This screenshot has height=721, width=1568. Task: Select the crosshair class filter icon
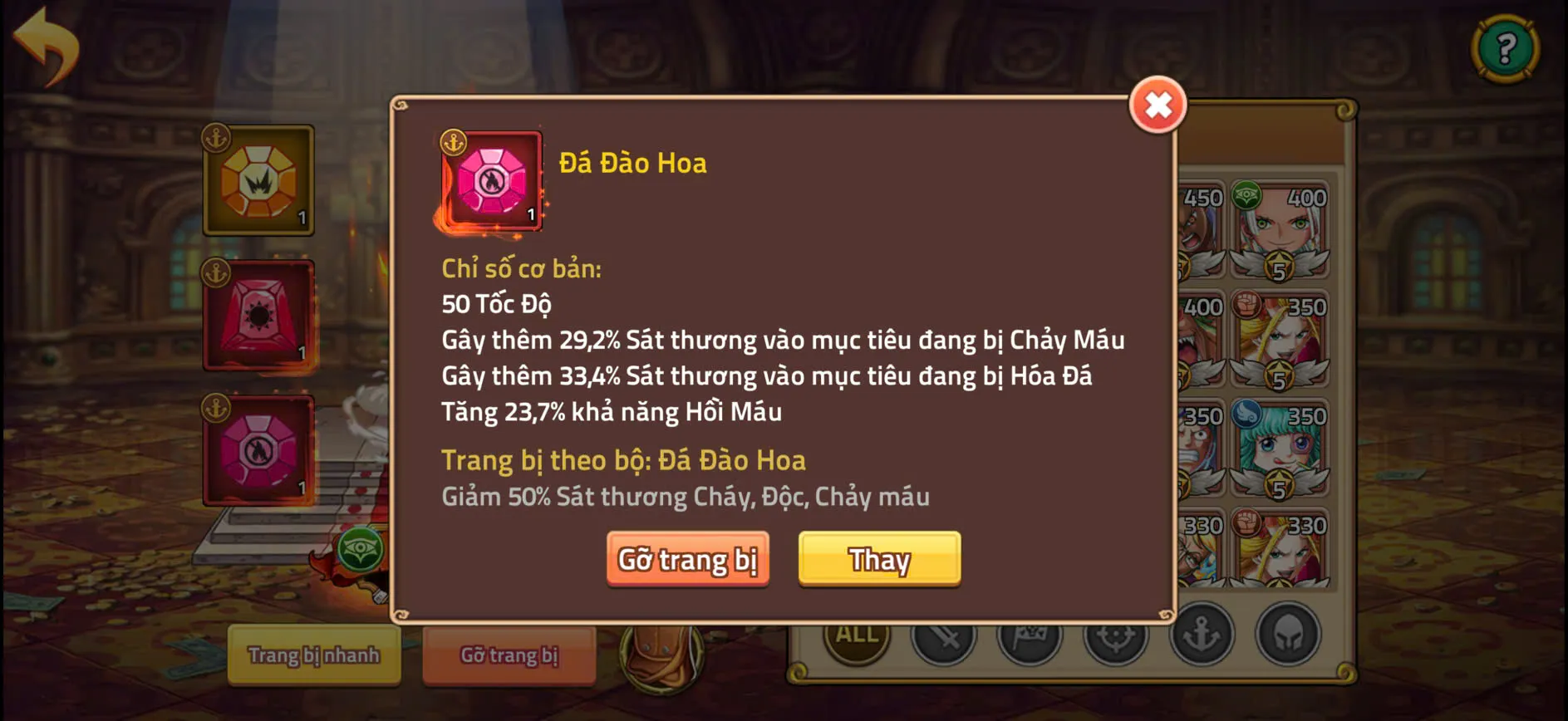[1118, 635]
